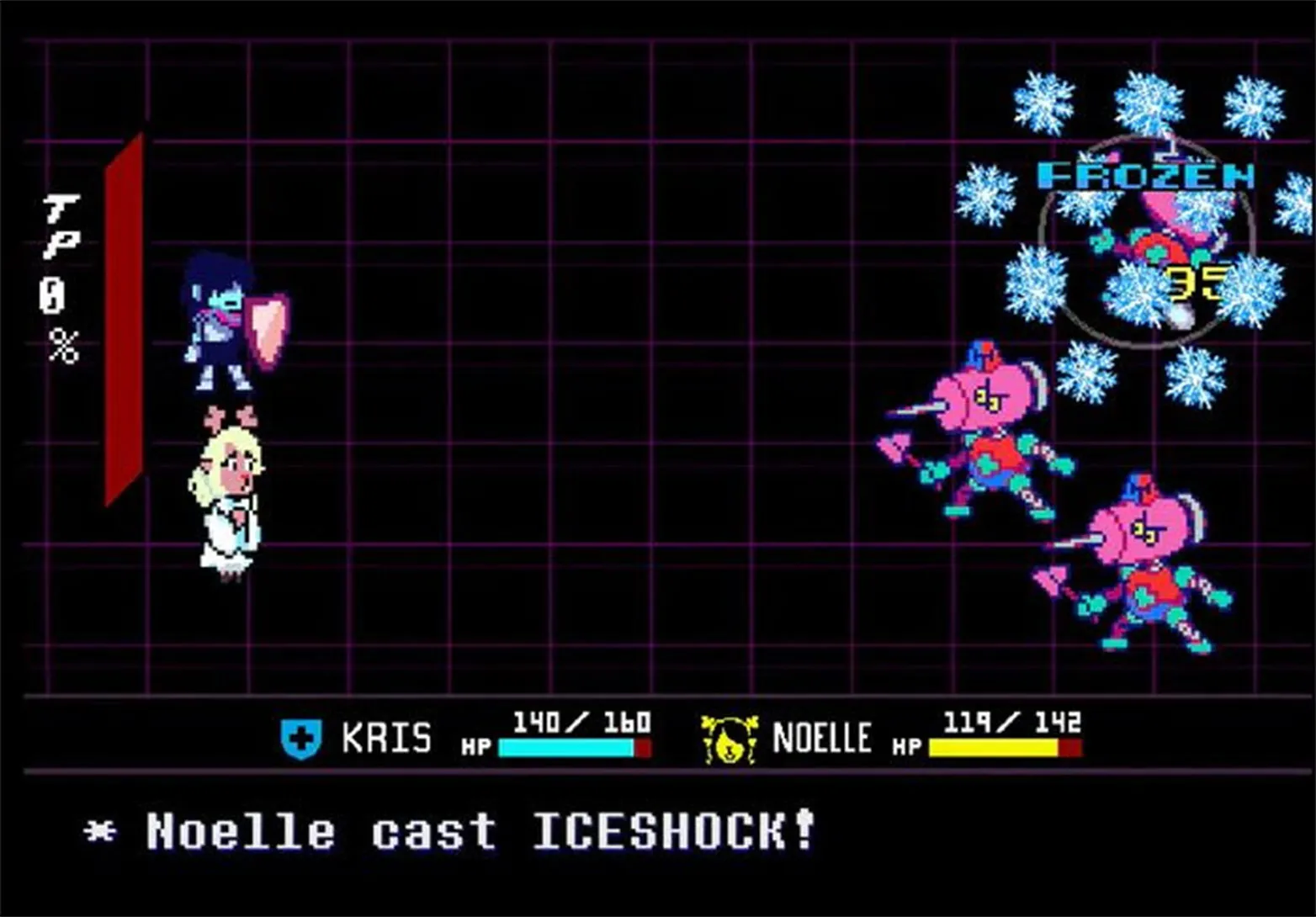This screenshot has height=917, width=1316.
Task: Select Kris's blue shield party icon
Action: [x=300, y=736]
